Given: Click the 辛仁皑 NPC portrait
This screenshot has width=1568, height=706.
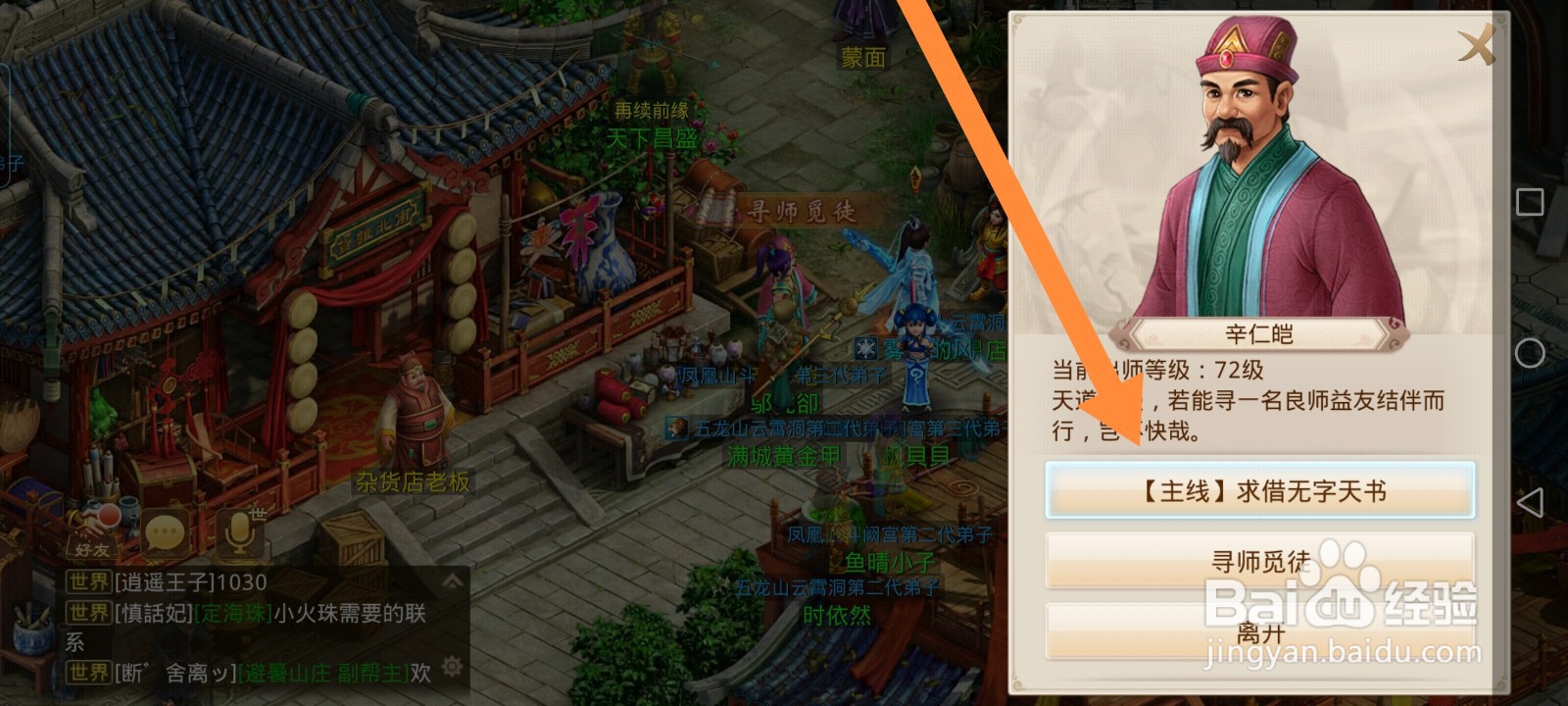Looking at the screenshot, I should [1240, 162].
